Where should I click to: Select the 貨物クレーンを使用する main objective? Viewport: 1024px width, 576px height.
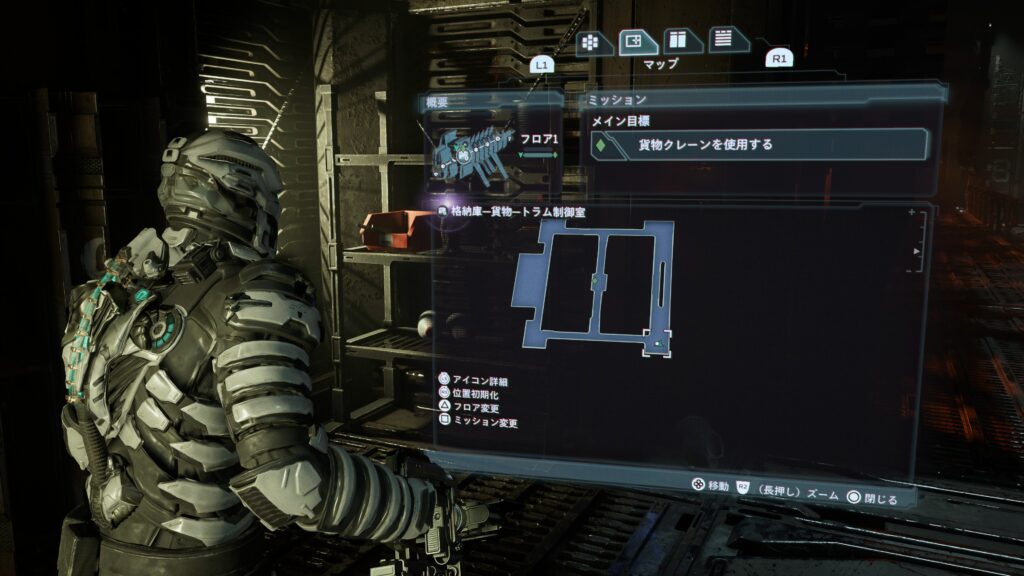pos(758,145)
